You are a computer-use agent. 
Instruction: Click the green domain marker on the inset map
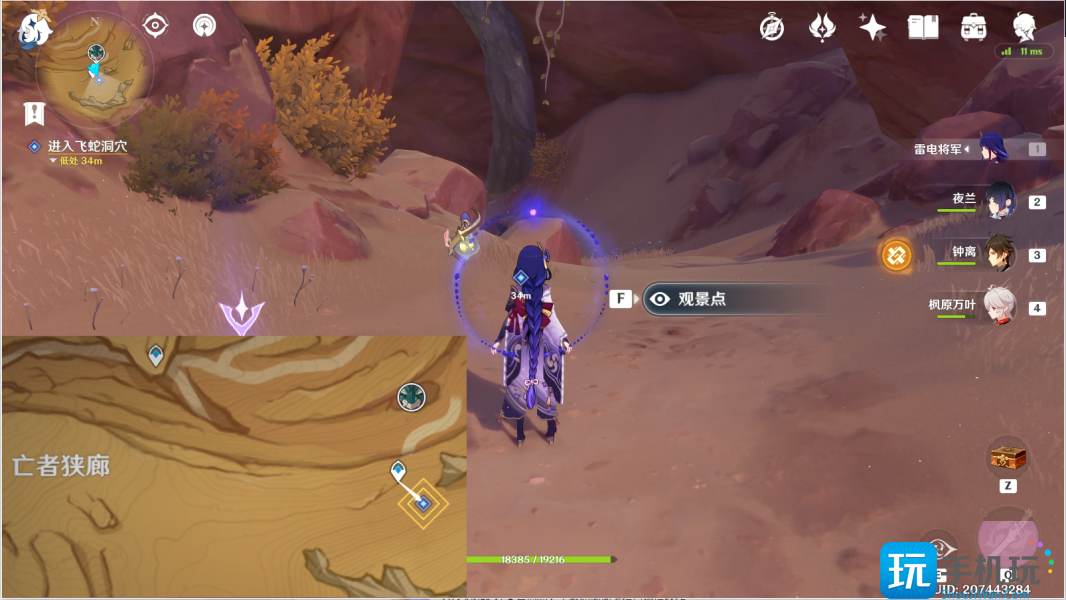tap(412, 397)
